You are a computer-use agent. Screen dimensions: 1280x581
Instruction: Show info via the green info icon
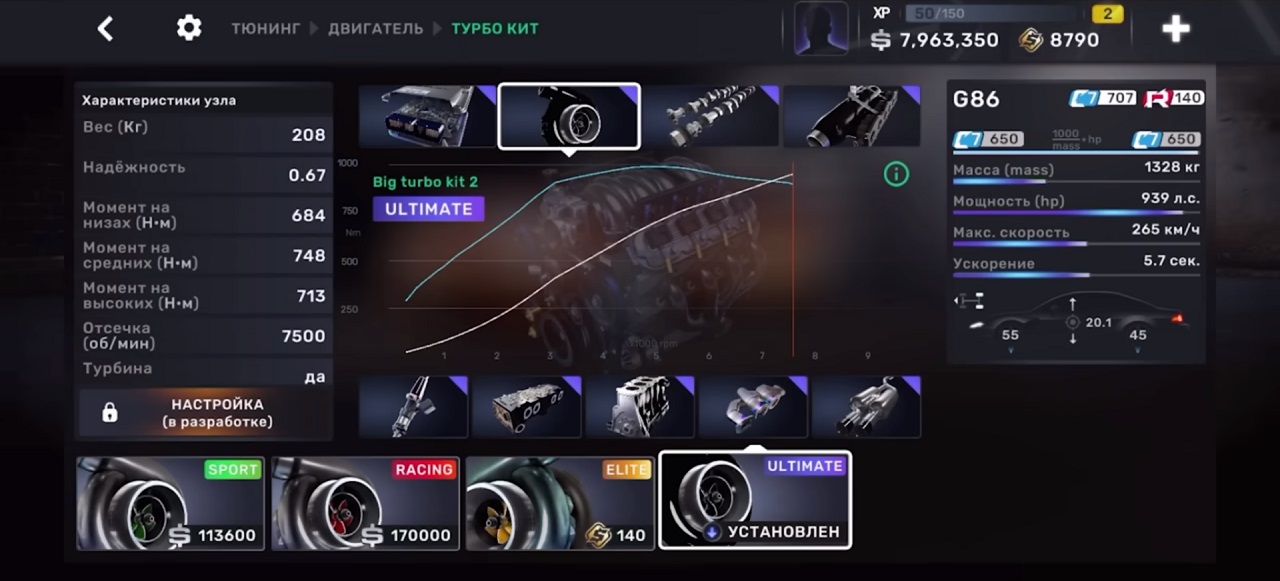(896, 174)
